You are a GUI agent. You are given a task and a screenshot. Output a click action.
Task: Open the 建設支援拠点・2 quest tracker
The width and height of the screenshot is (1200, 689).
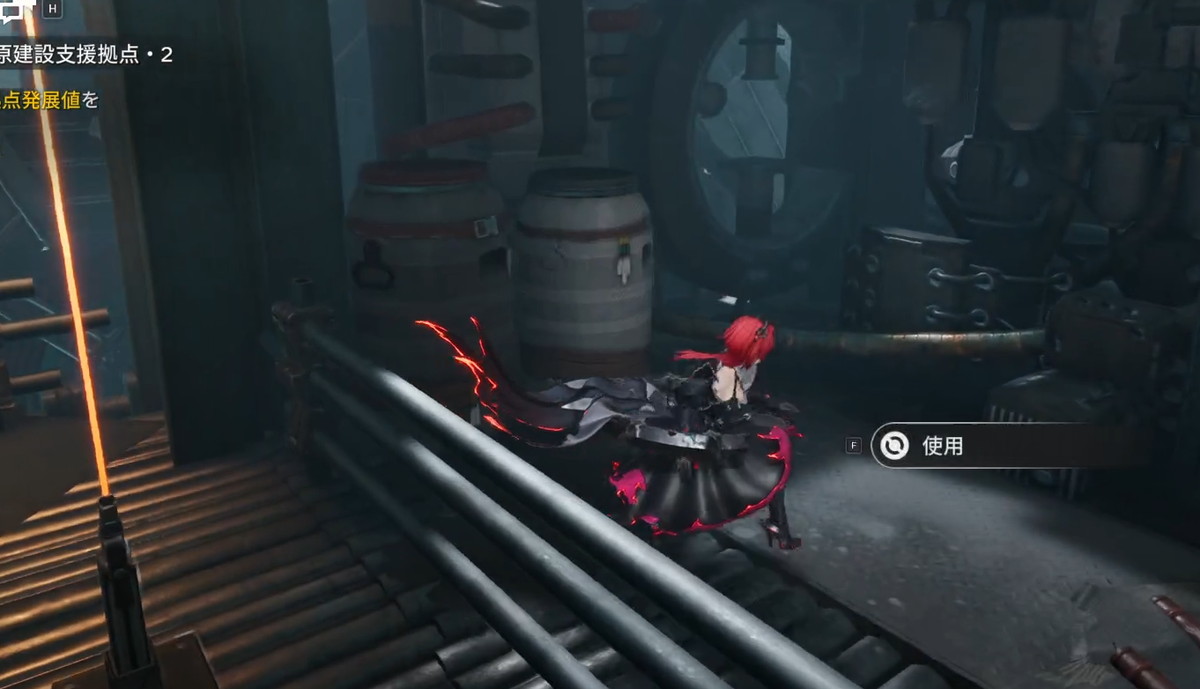(87, 55)
